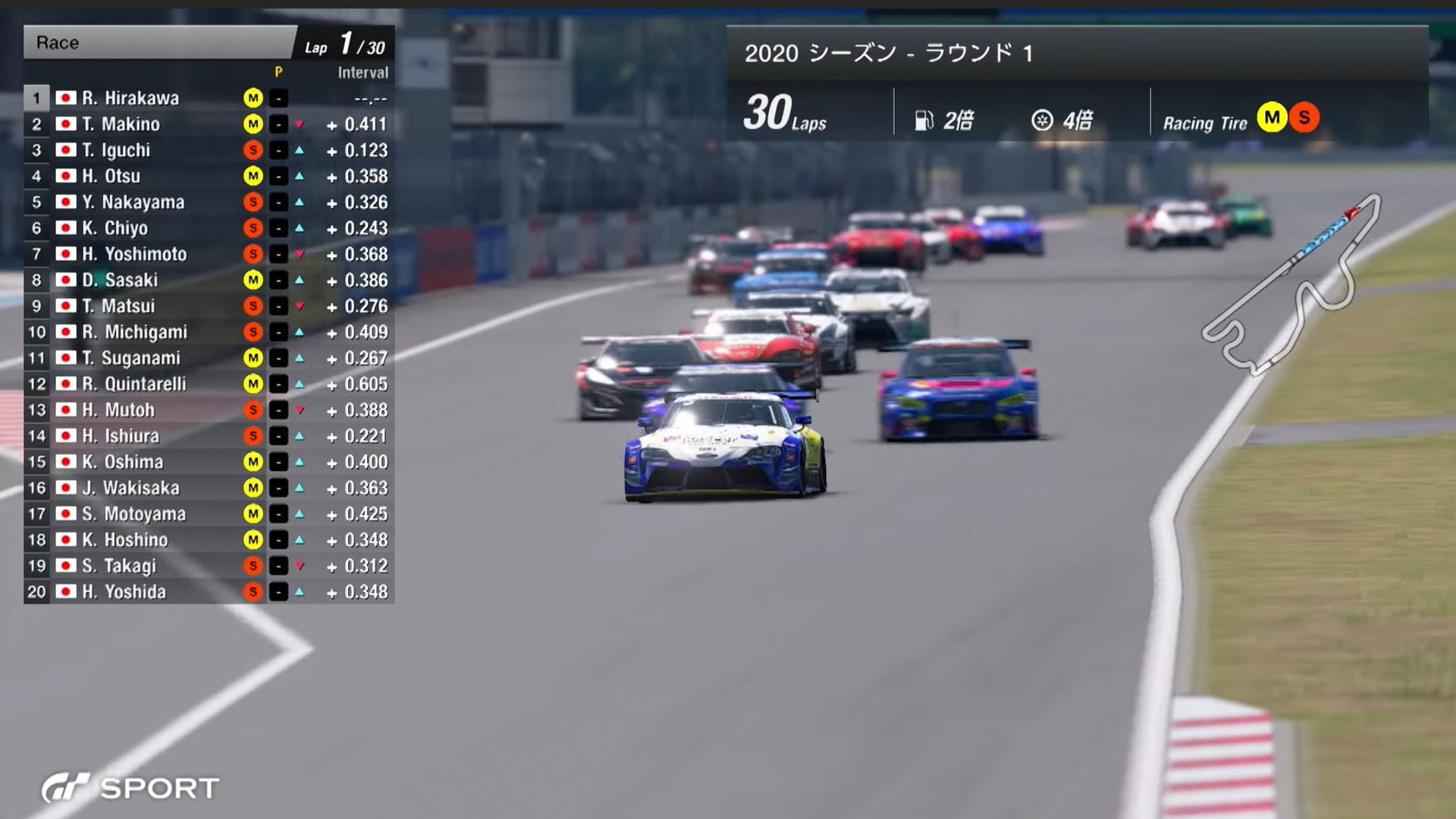Click T. Iguchi's standings entry
The width and height of the screenshot is (1456, 819).
(116, 150)
